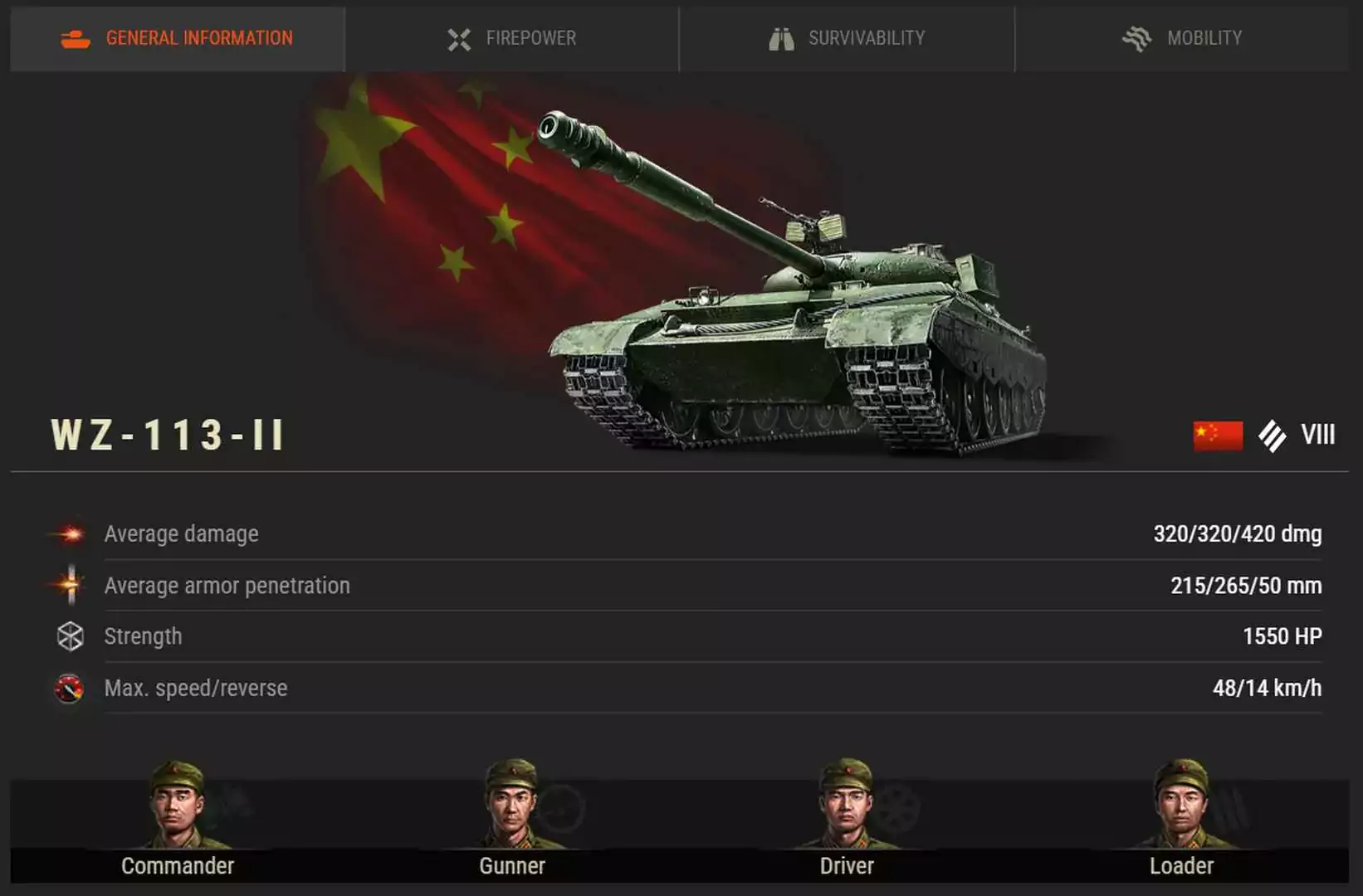Choose the Commander crew member
Screen dimensions: 1363x896
pyautogui.click(x=177, y=809)
